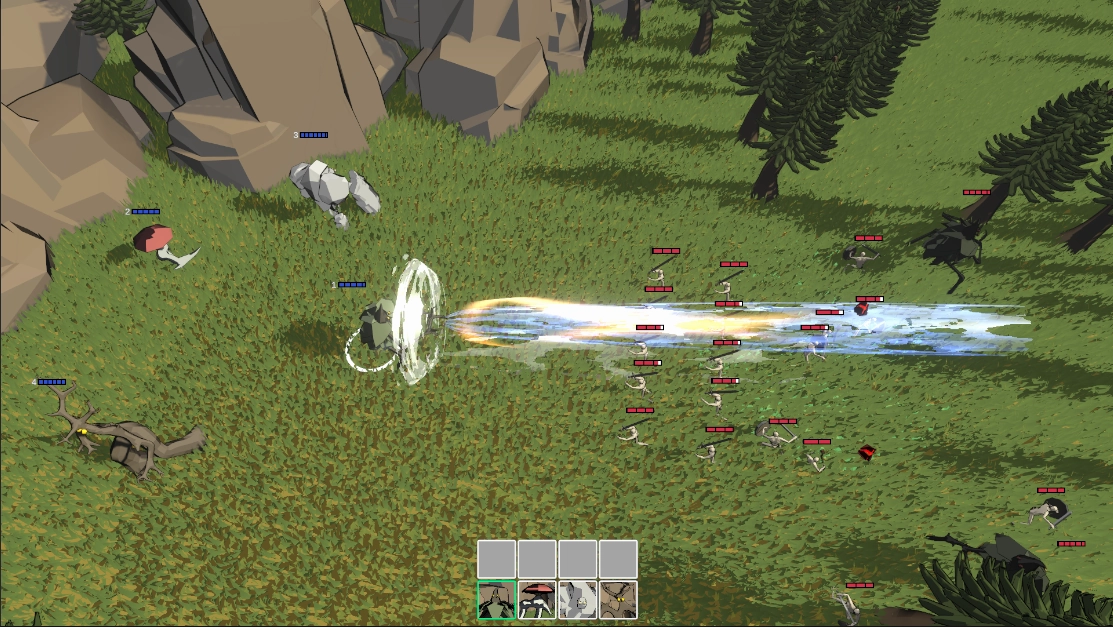Select the white rock golem portrait
Screen dimensions: 1113x627
578,600
